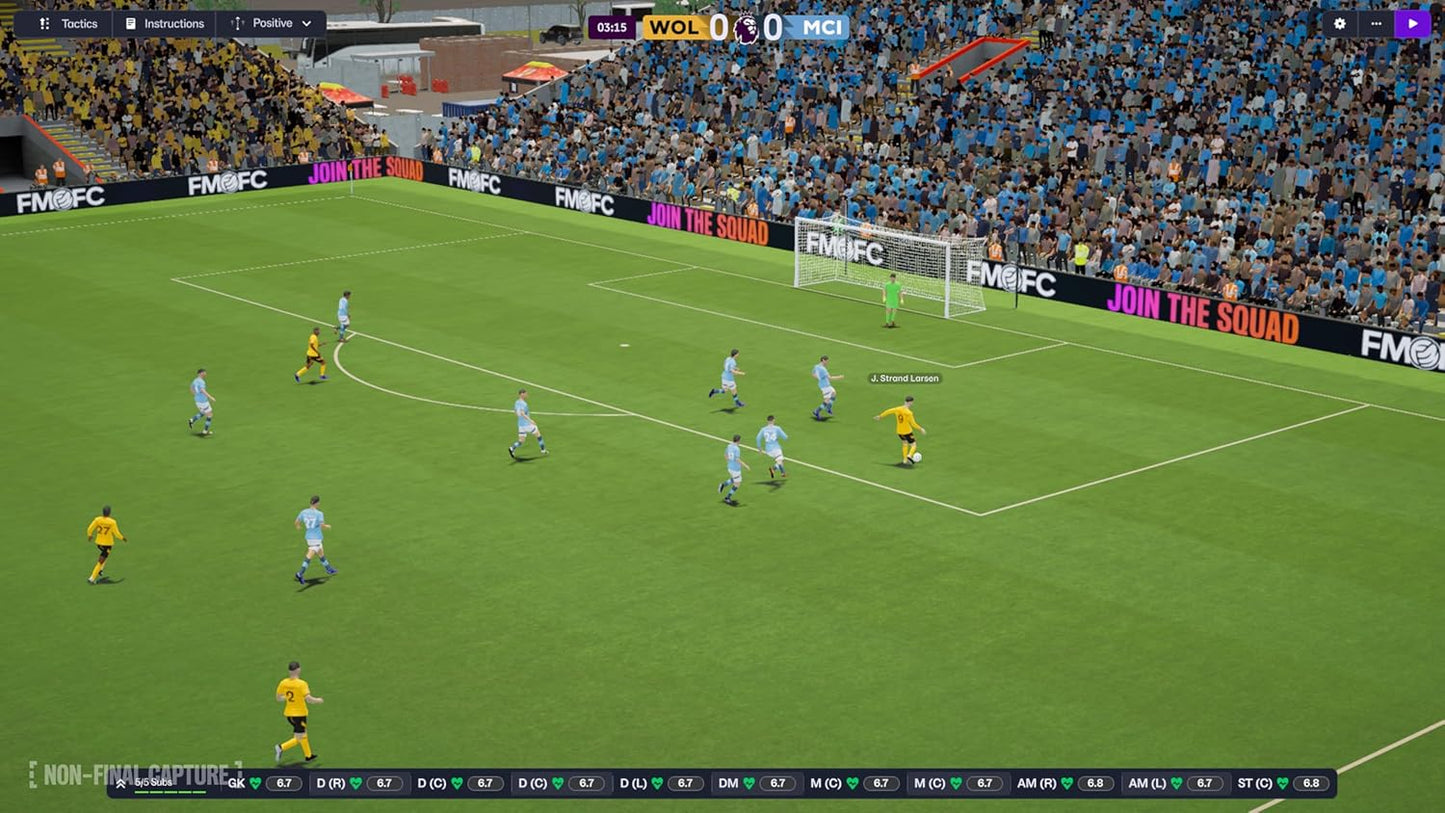The image size is (1445, 813).
Task: Select J. Strand Larsen's name label on the pitch
Action: (x=903, y=378)
